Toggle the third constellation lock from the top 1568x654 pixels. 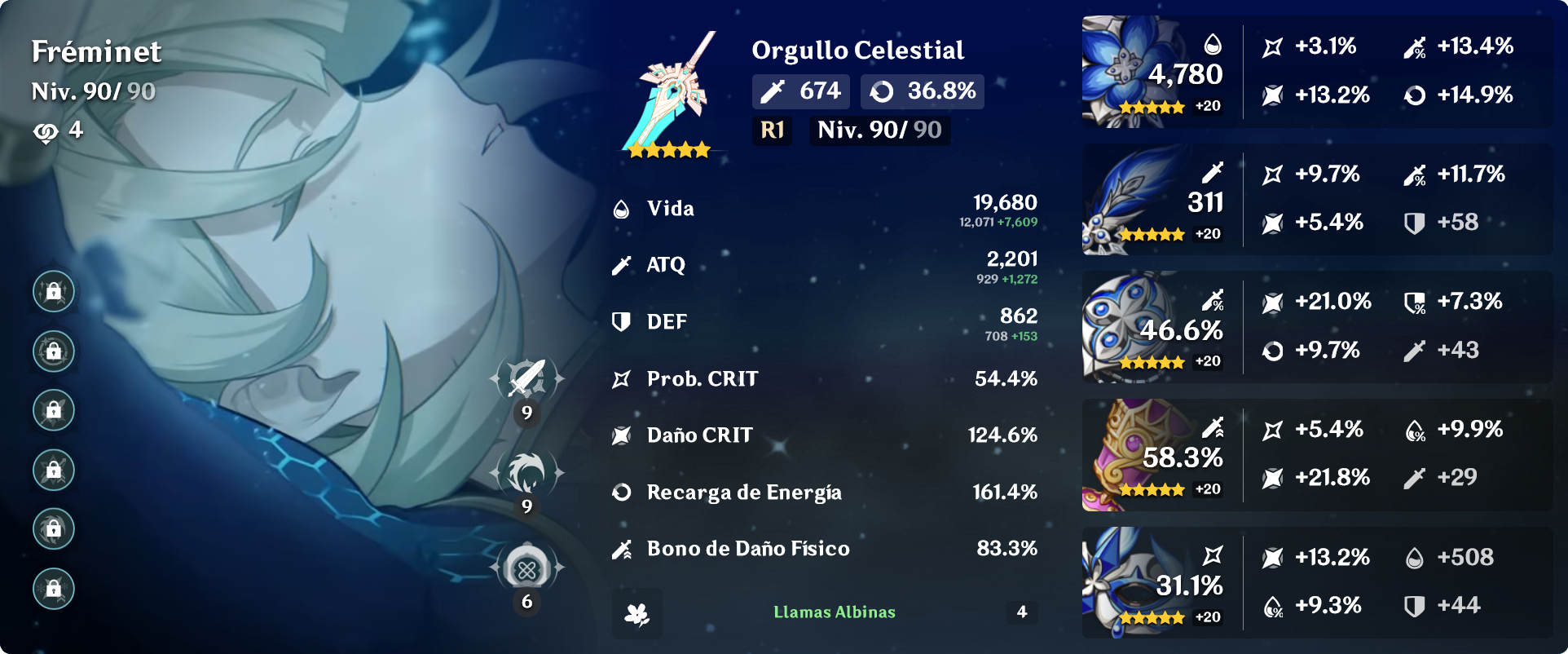[x=52, y=410]
